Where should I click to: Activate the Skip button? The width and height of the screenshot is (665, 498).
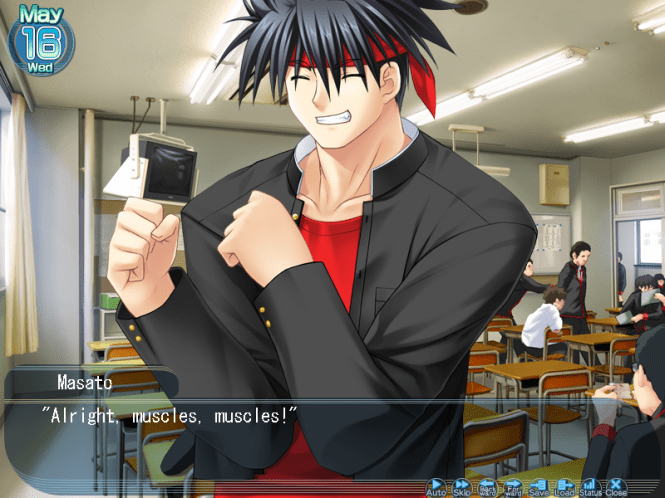462,486
